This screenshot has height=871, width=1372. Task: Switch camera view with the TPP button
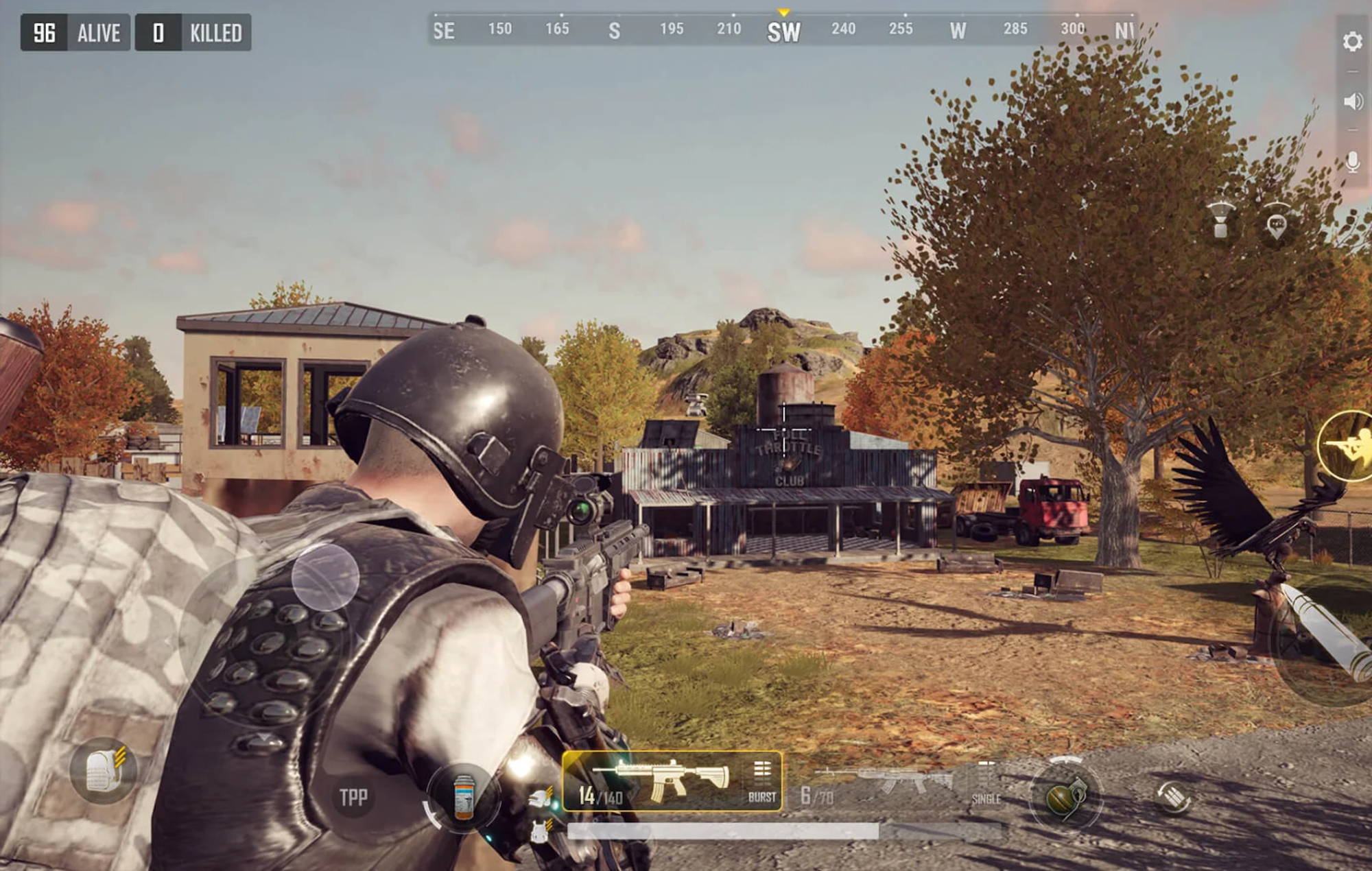352,796
